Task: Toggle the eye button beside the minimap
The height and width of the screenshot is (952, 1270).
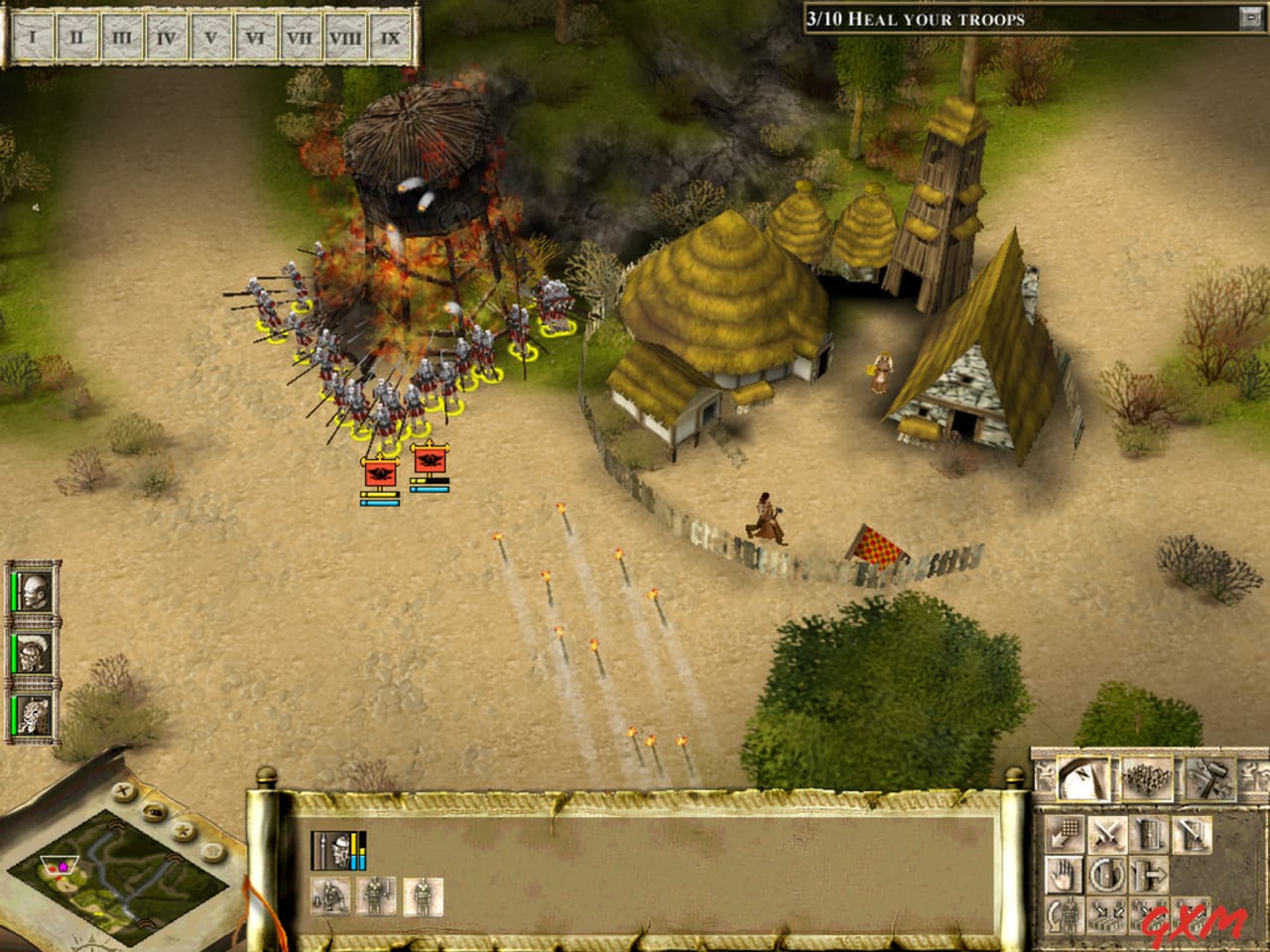Action: click(152, 812)
